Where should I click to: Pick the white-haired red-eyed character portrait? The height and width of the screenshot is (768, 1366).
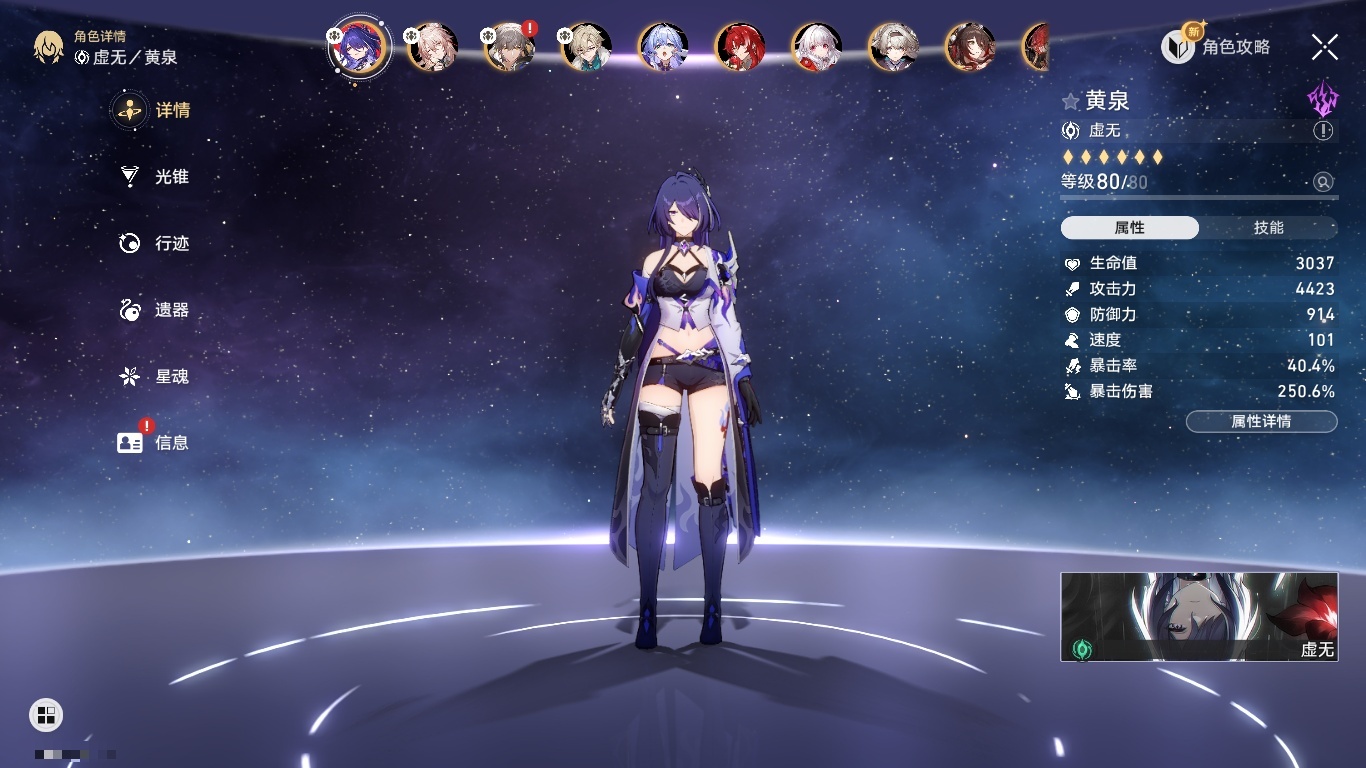pyautogui.click(x=817, y=47)
